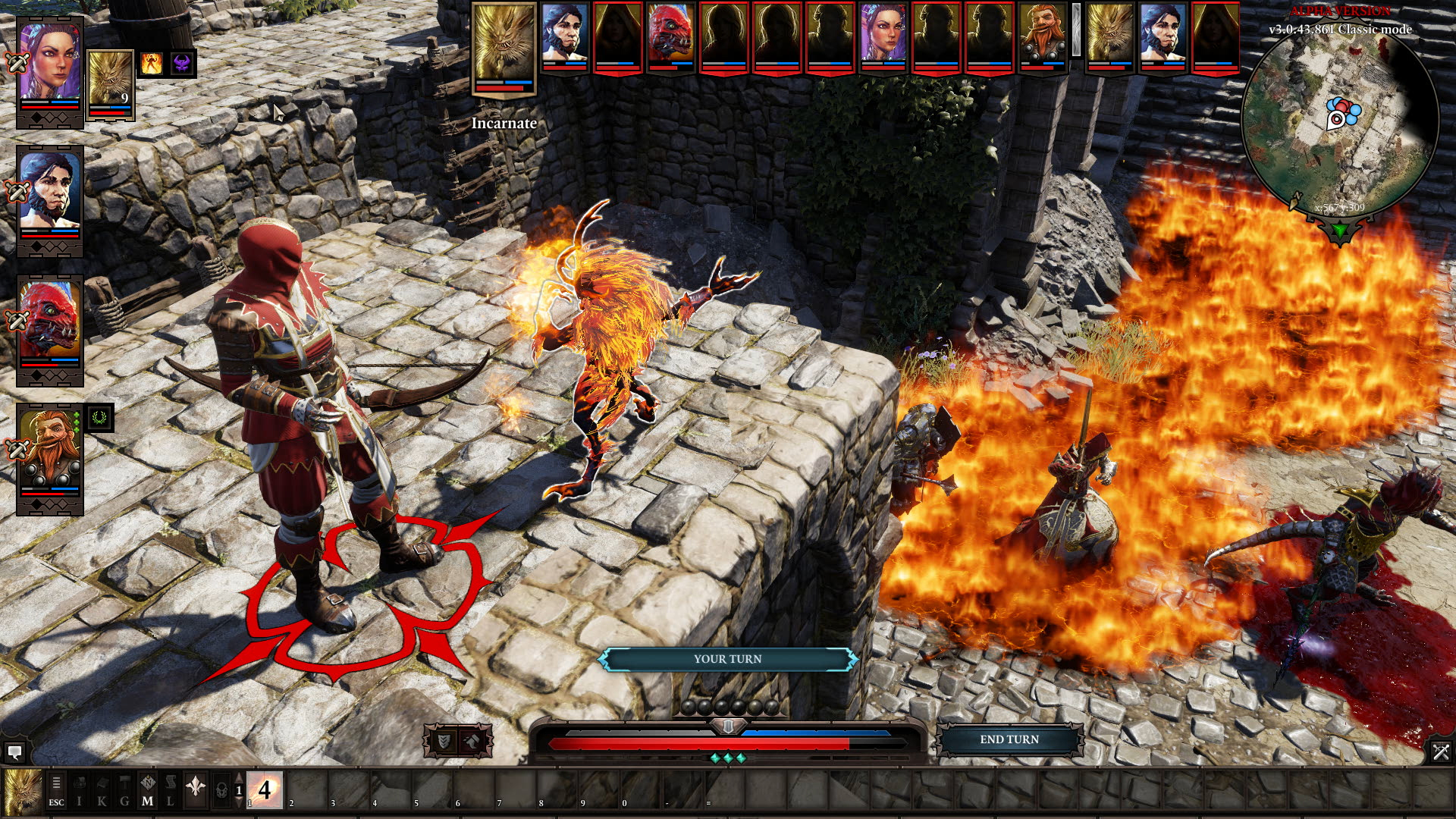Click the purple demon status icon
The width and height of the screenshot is (1456, 819).
click(x=182, y=64)
